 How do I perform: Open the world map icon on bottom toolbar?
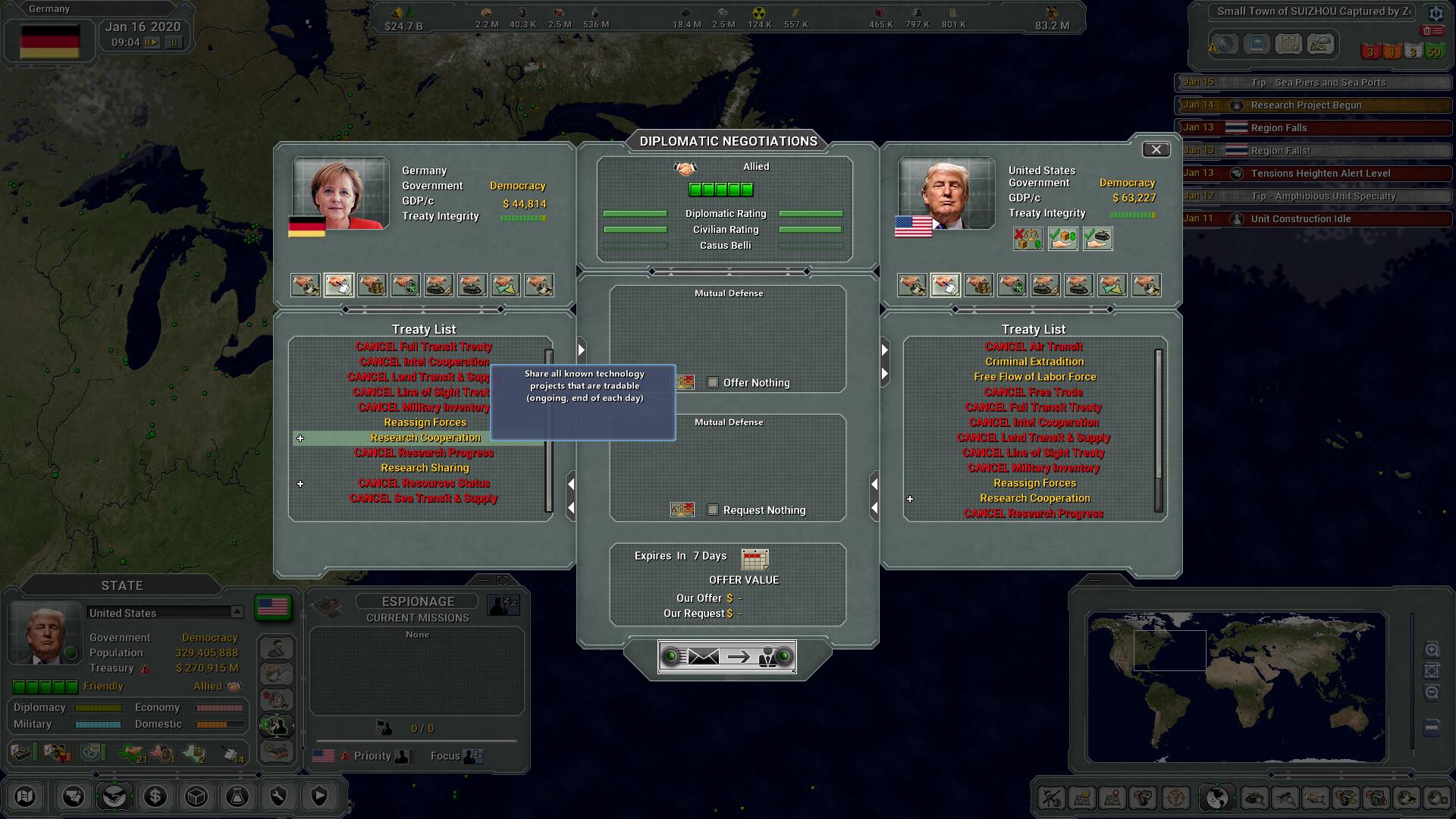point(25,797)
